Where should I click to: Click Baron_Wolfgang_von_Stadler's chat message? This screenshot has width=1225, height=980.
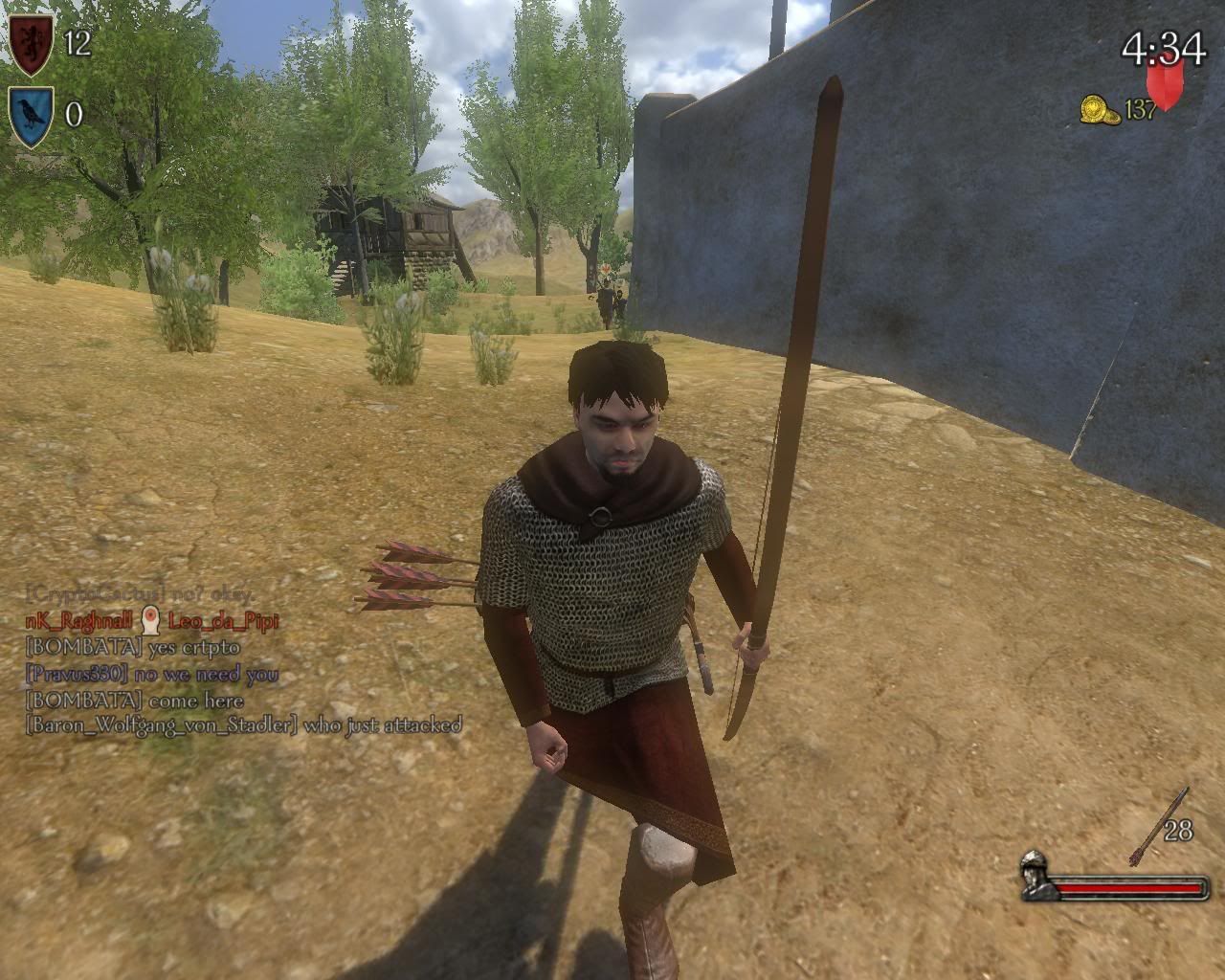click(x=243, y=724)
